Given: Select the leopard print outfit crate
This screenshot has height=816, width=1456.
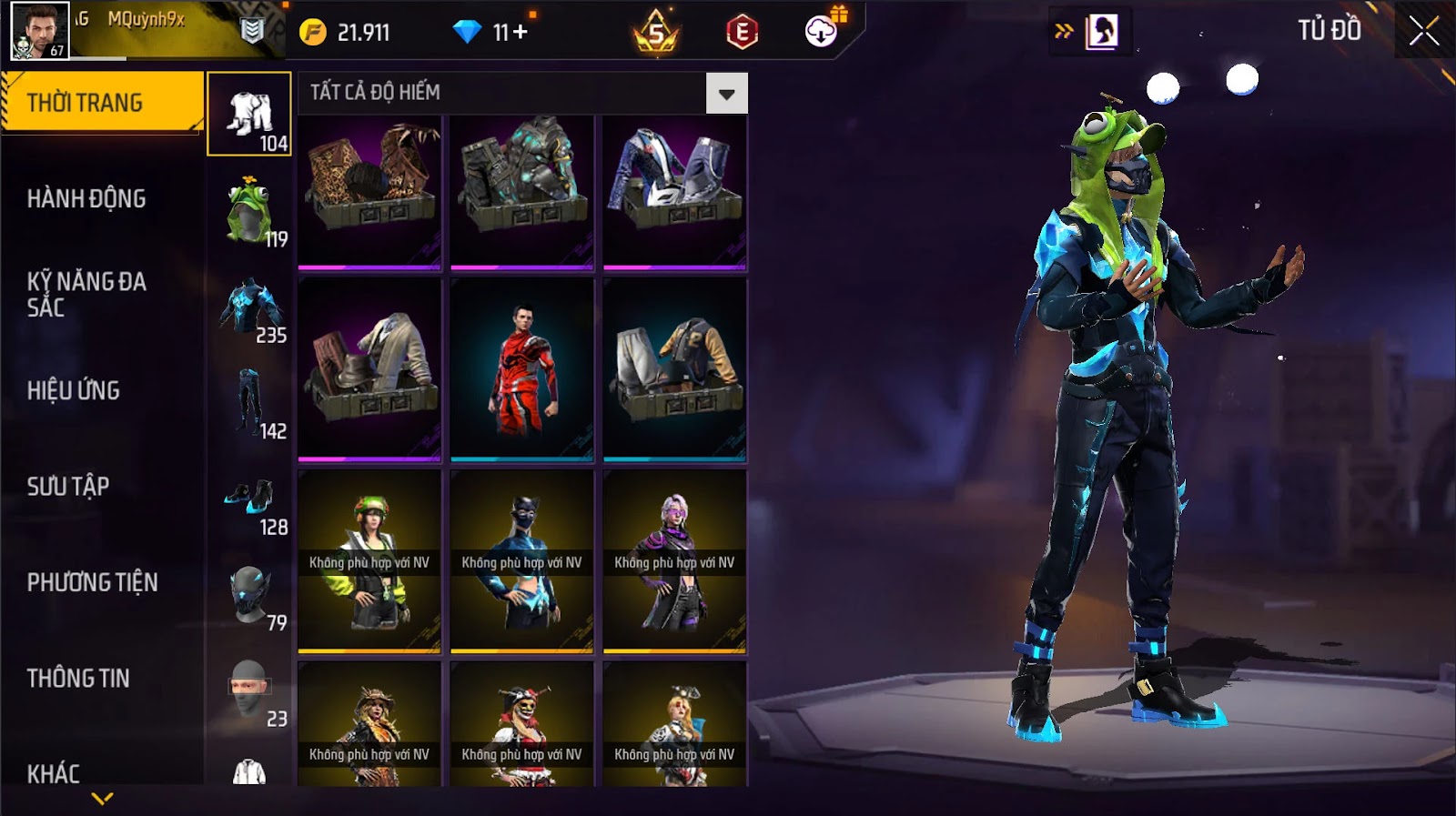Looking at the screenshot, I should tap(369, 192).
